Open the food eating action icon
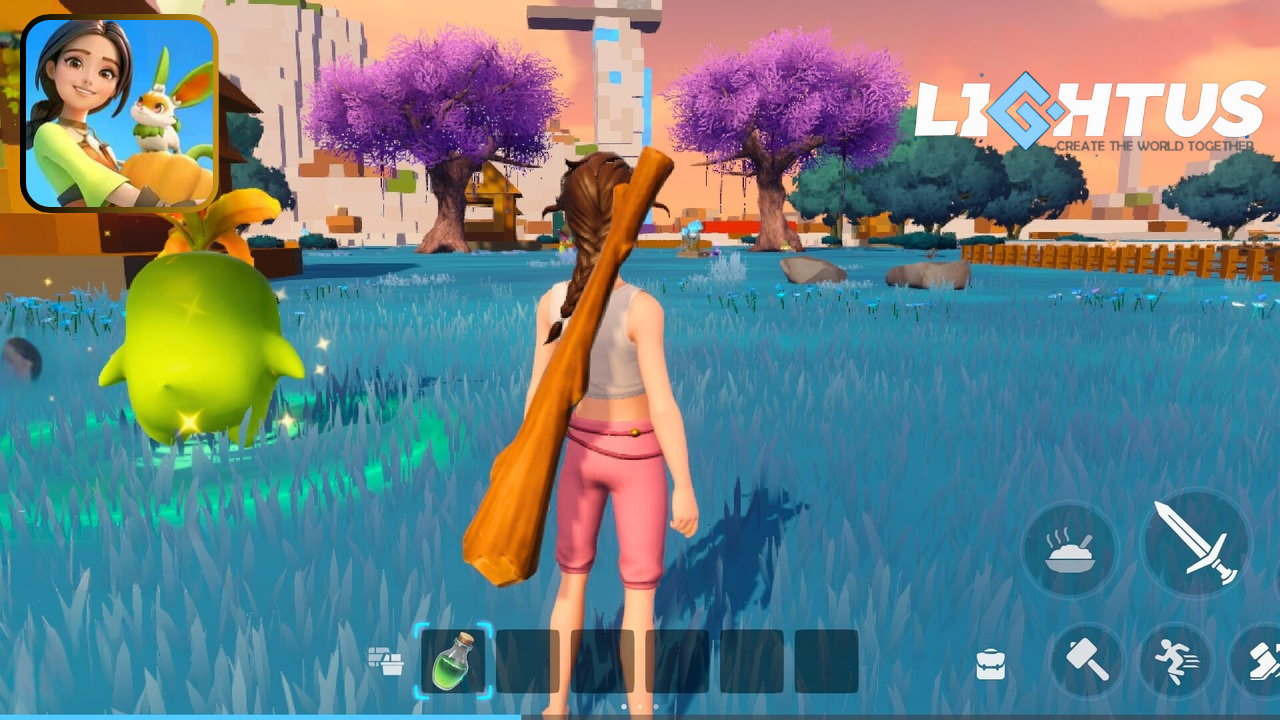Screen dimensions: 1280x720 [x=1070, y=549]
